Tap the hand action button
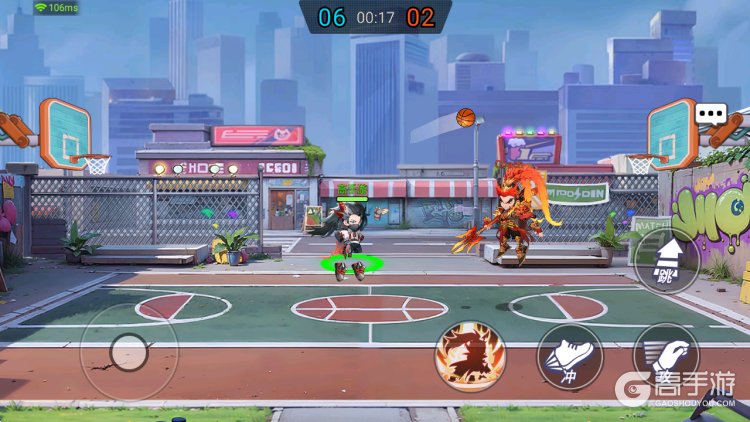 [x=666, y=356]
